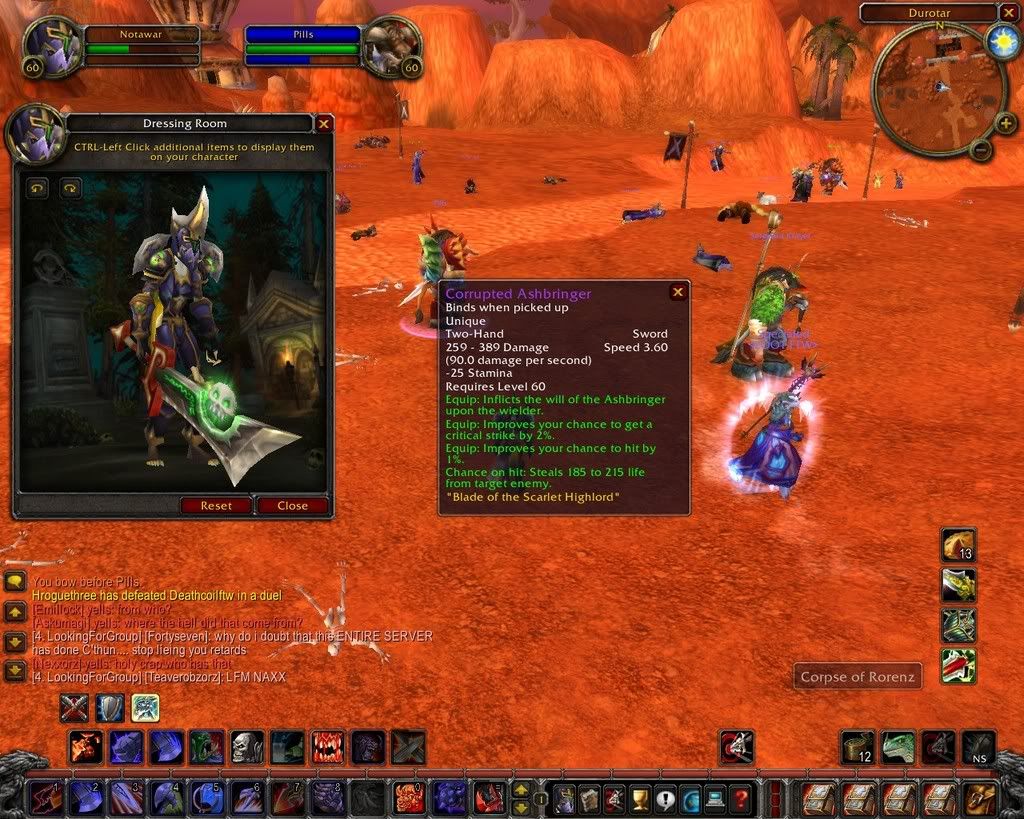
Task: Use the item with 13 charges
Action: pyautogui.click(x=958, y=545)
